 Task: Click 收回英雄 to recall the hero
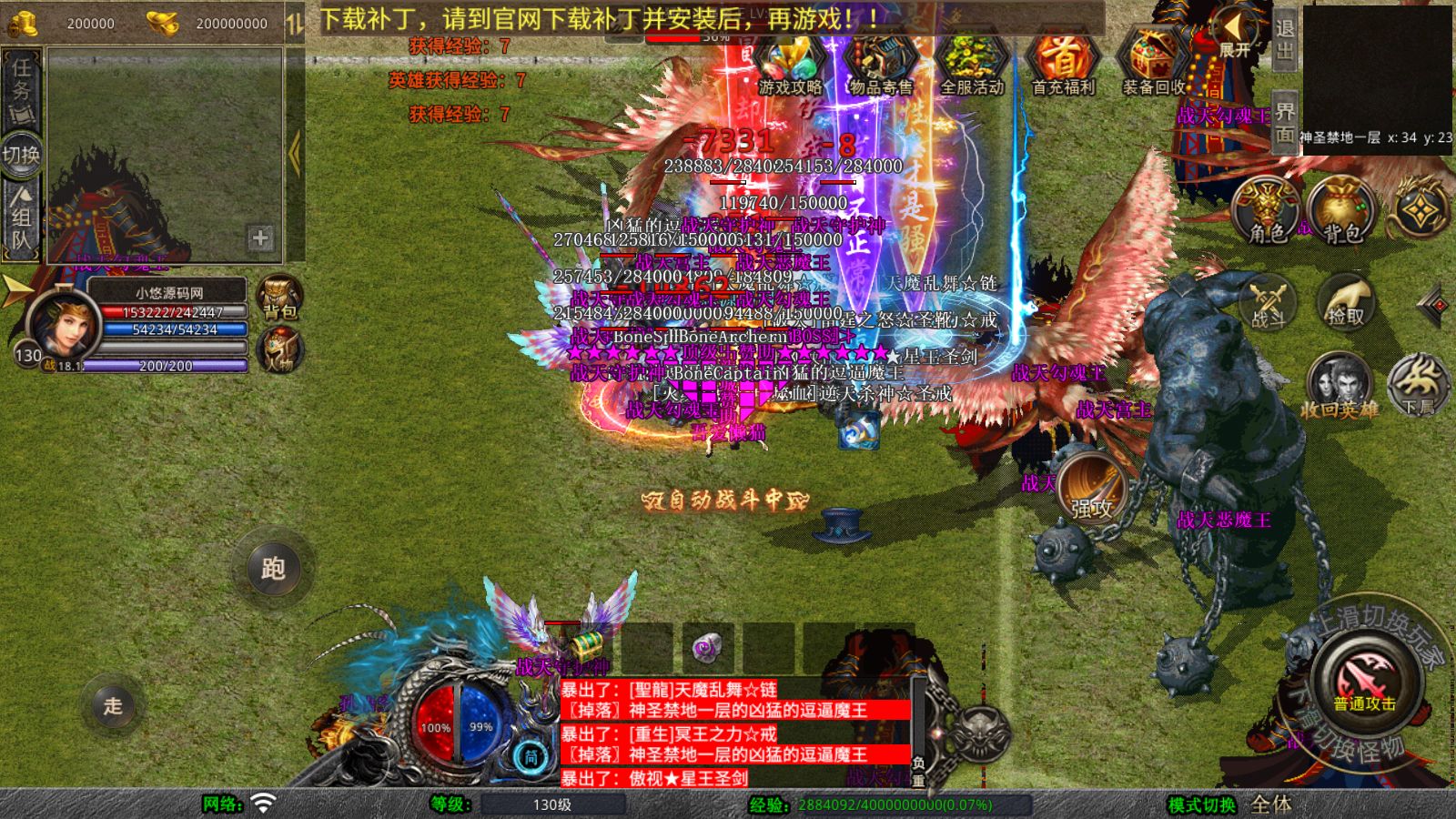pos(1339,384)
